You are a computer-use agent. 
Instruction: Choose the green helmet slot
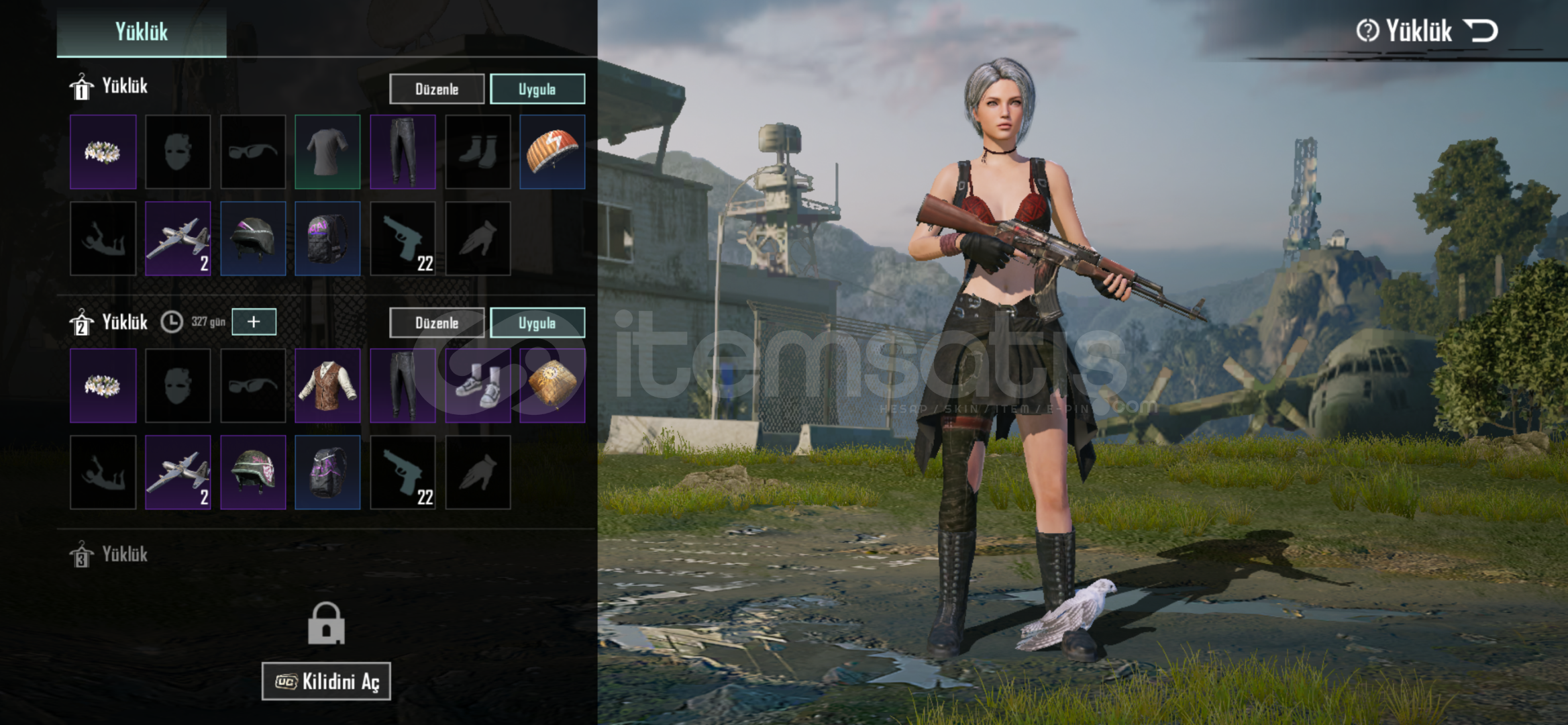point(253,472)
